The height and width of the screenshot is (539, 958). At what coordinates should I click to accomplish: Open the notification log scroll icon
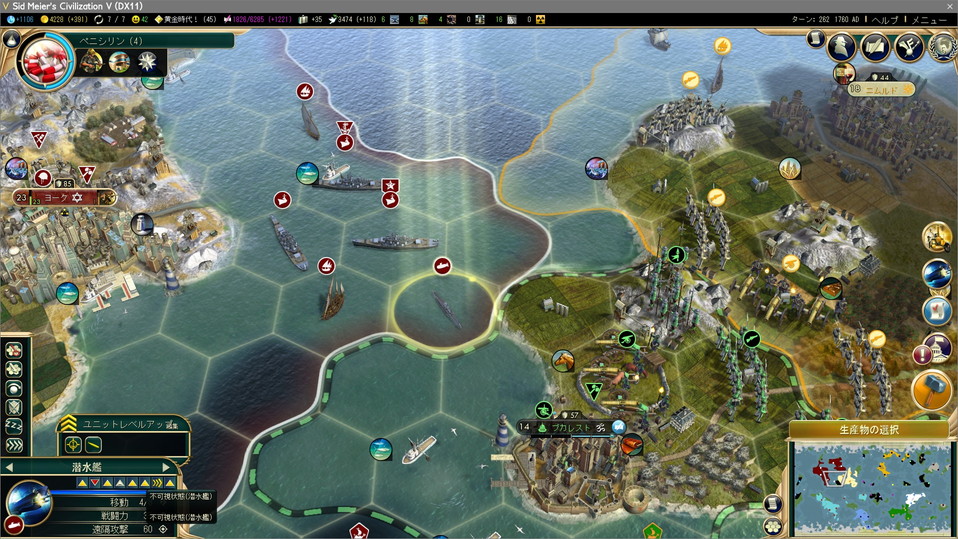816,39
